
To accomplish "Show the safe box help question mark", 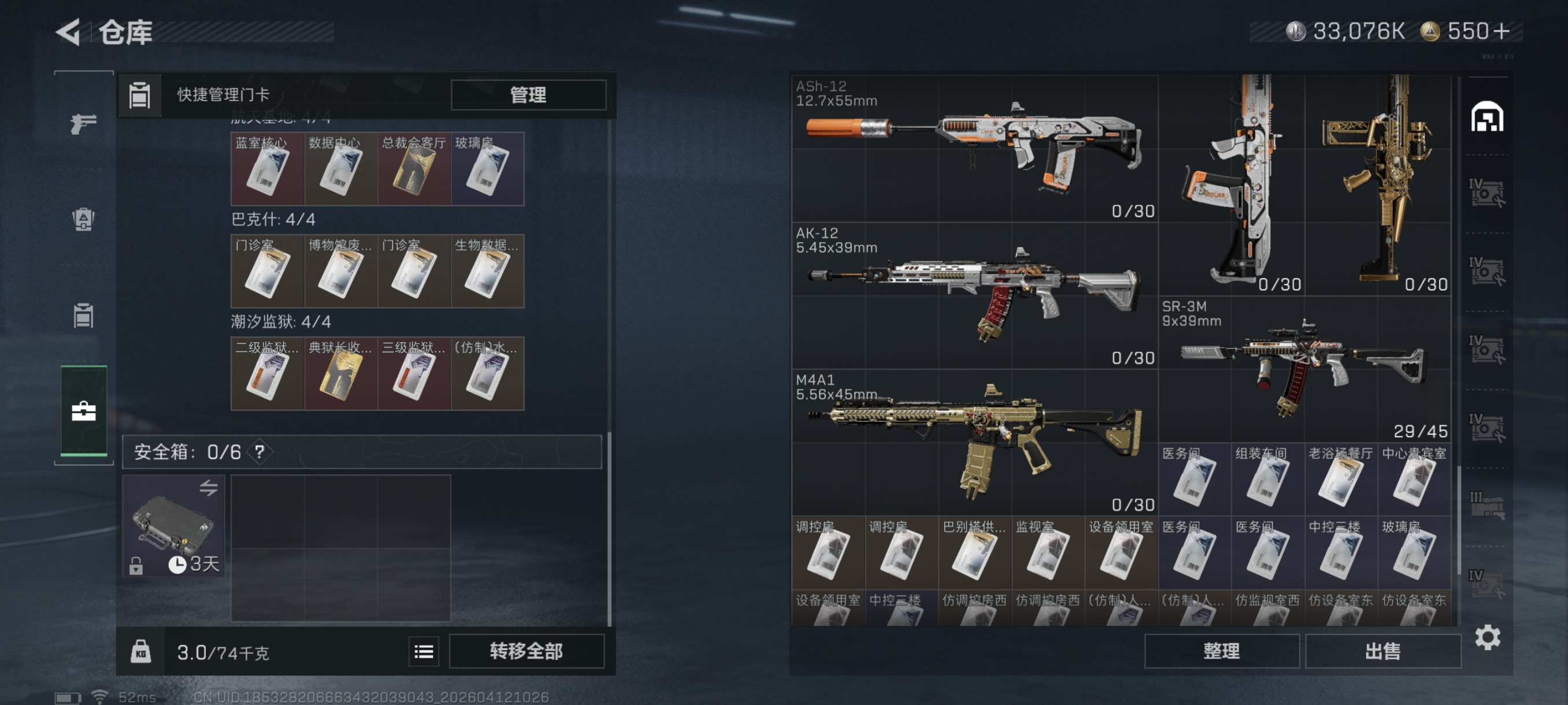I will 260,451.
